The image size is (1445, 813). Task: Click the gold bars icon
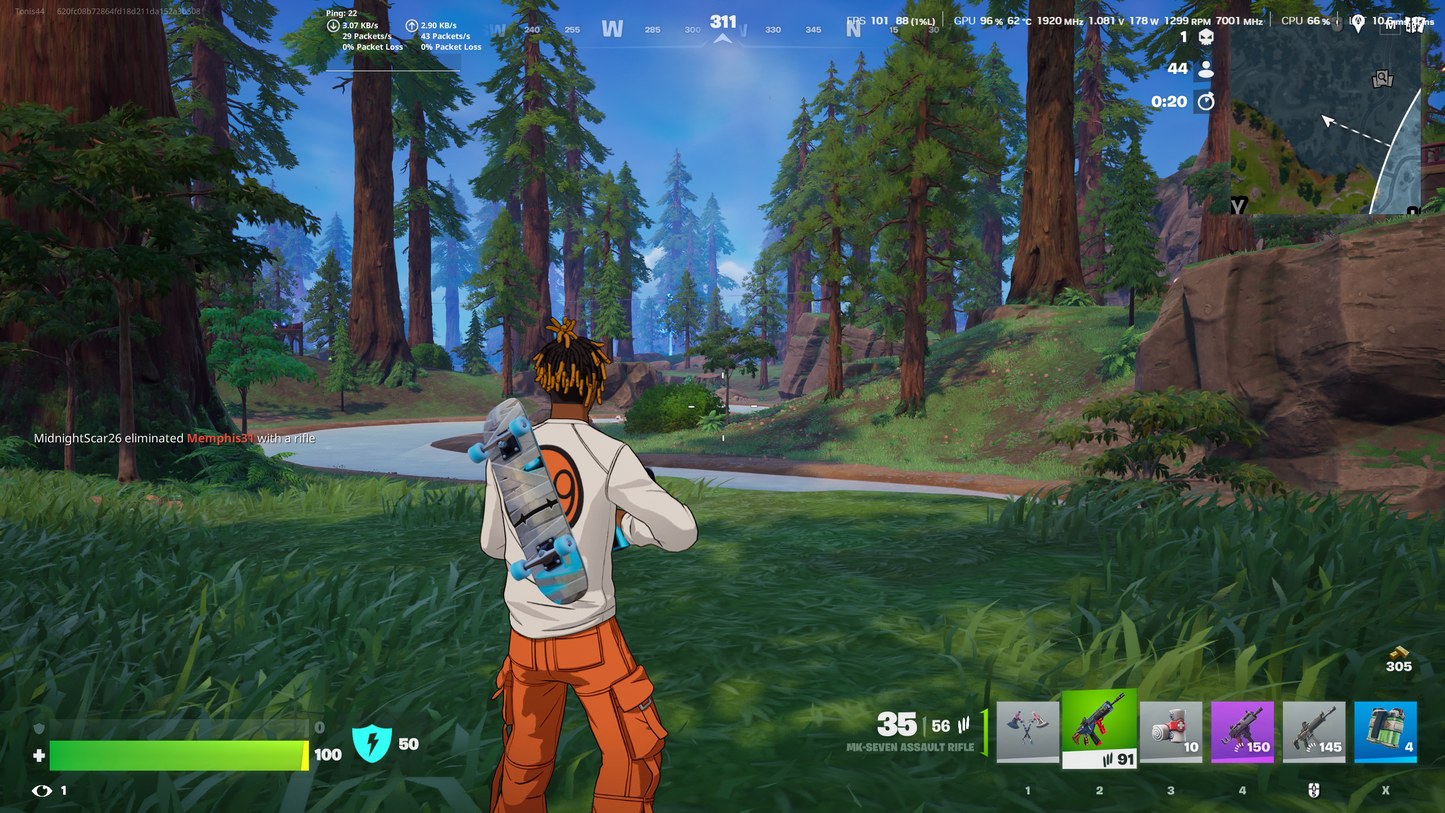1399,652
